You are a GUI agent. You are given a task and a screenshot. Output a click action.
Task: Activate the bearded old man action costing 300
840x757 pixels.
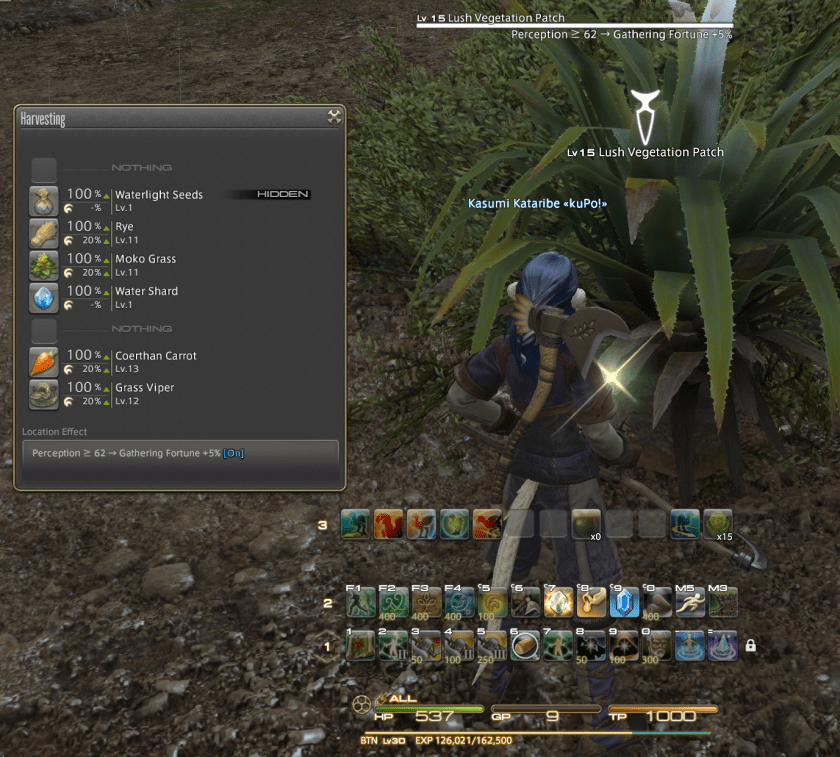[x=653, y=646]
